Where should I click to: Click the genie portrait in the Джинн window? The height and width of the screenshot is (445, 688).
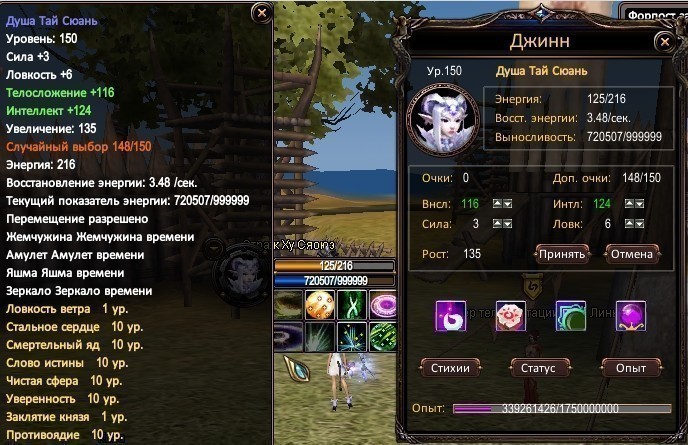[x=445, y=116]
